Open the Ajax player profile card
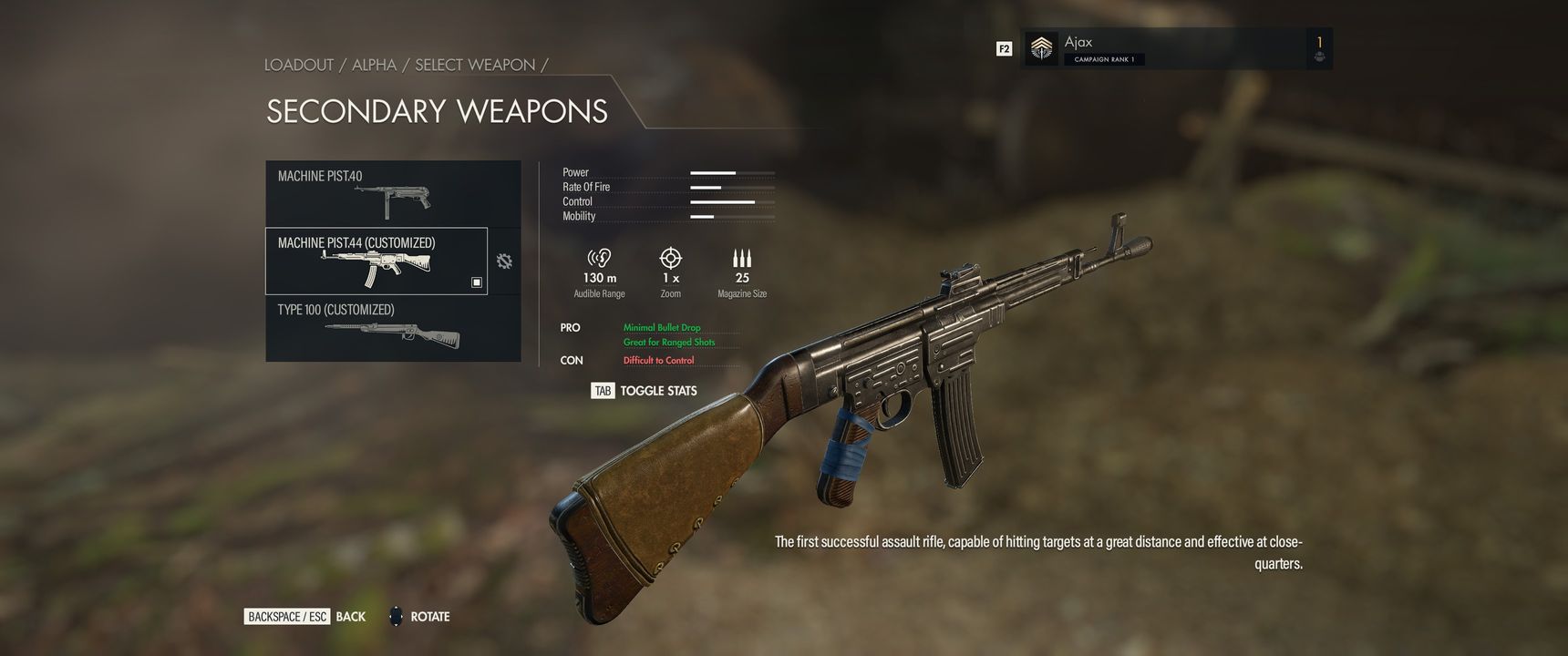The width and height of the screenshot is (1568, 656). (x=1175, y=48)
